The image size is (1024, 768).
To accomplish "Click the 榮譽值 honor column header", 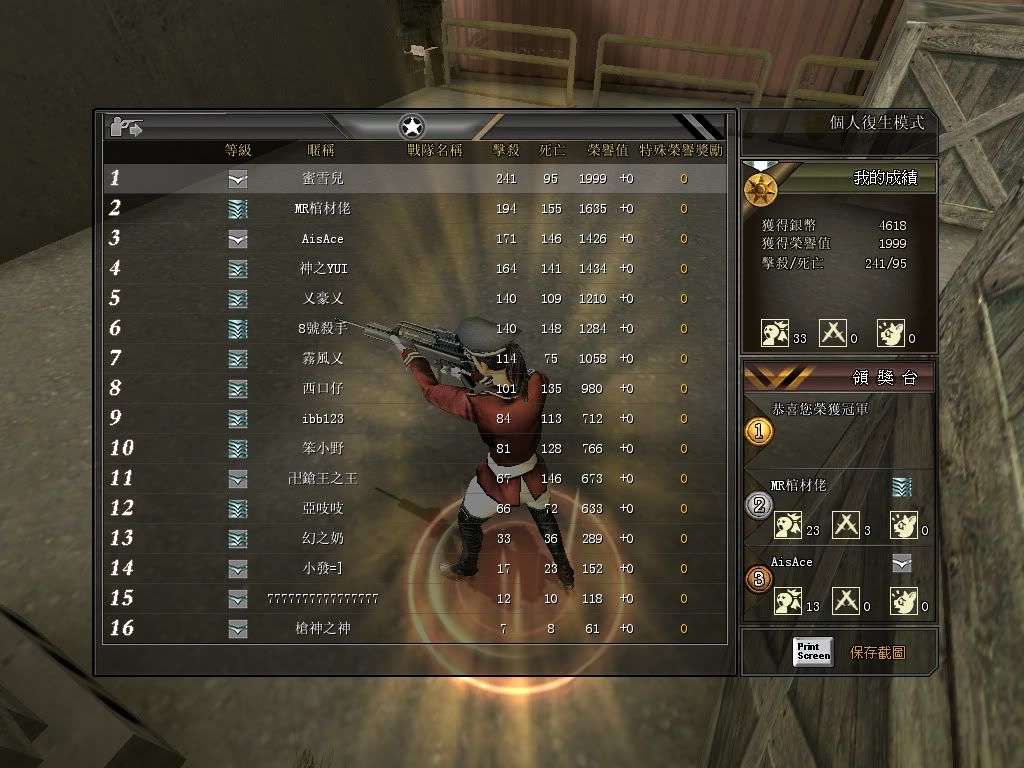I will [x=607, y=150].
